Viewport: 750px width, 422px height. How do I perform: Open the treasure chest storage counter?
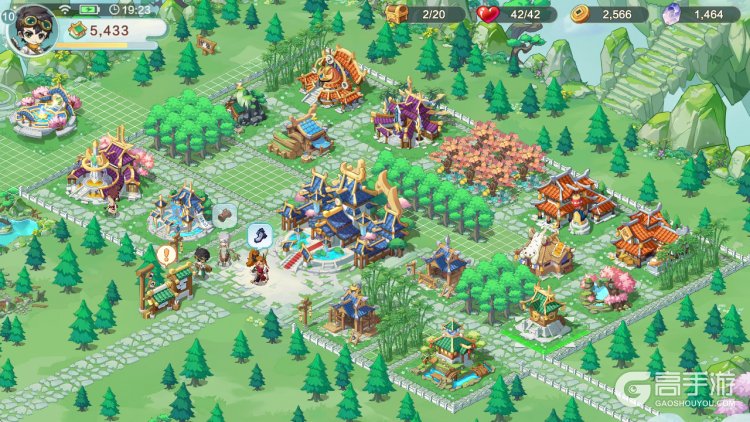(425, 14)
